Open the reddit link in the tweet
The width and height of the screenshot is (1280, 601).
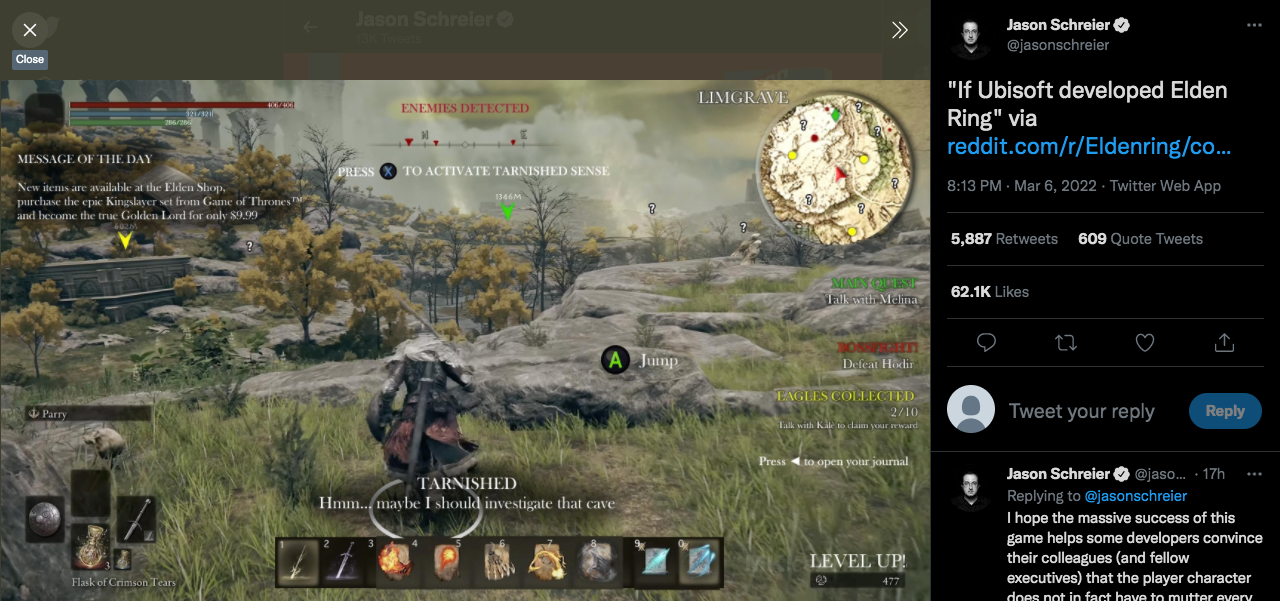click(1088, 147)
